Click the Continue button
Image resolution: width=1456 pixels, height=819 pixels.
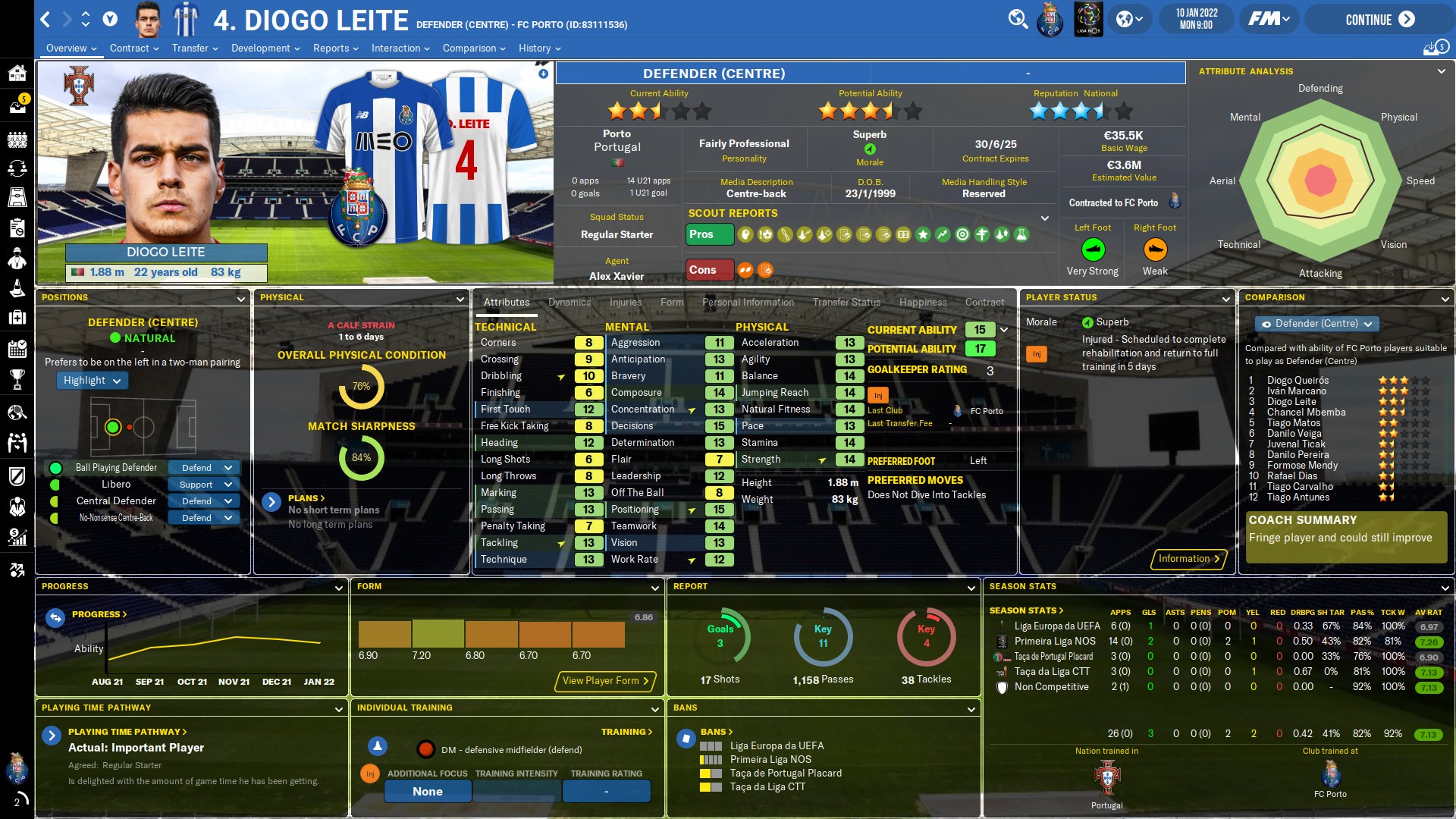point(1379,20)
